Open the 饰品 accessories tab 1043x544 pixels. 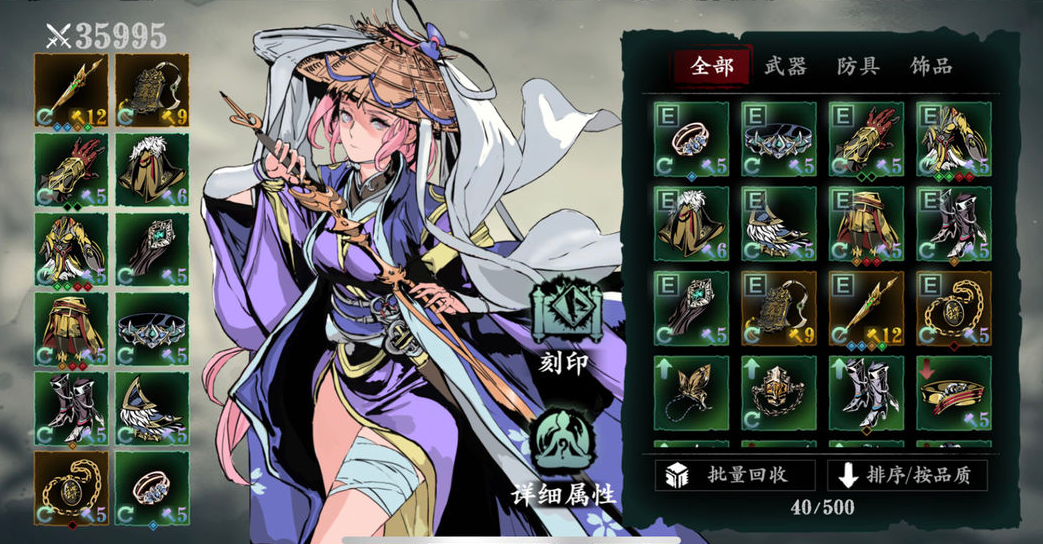tap(930, 67)
